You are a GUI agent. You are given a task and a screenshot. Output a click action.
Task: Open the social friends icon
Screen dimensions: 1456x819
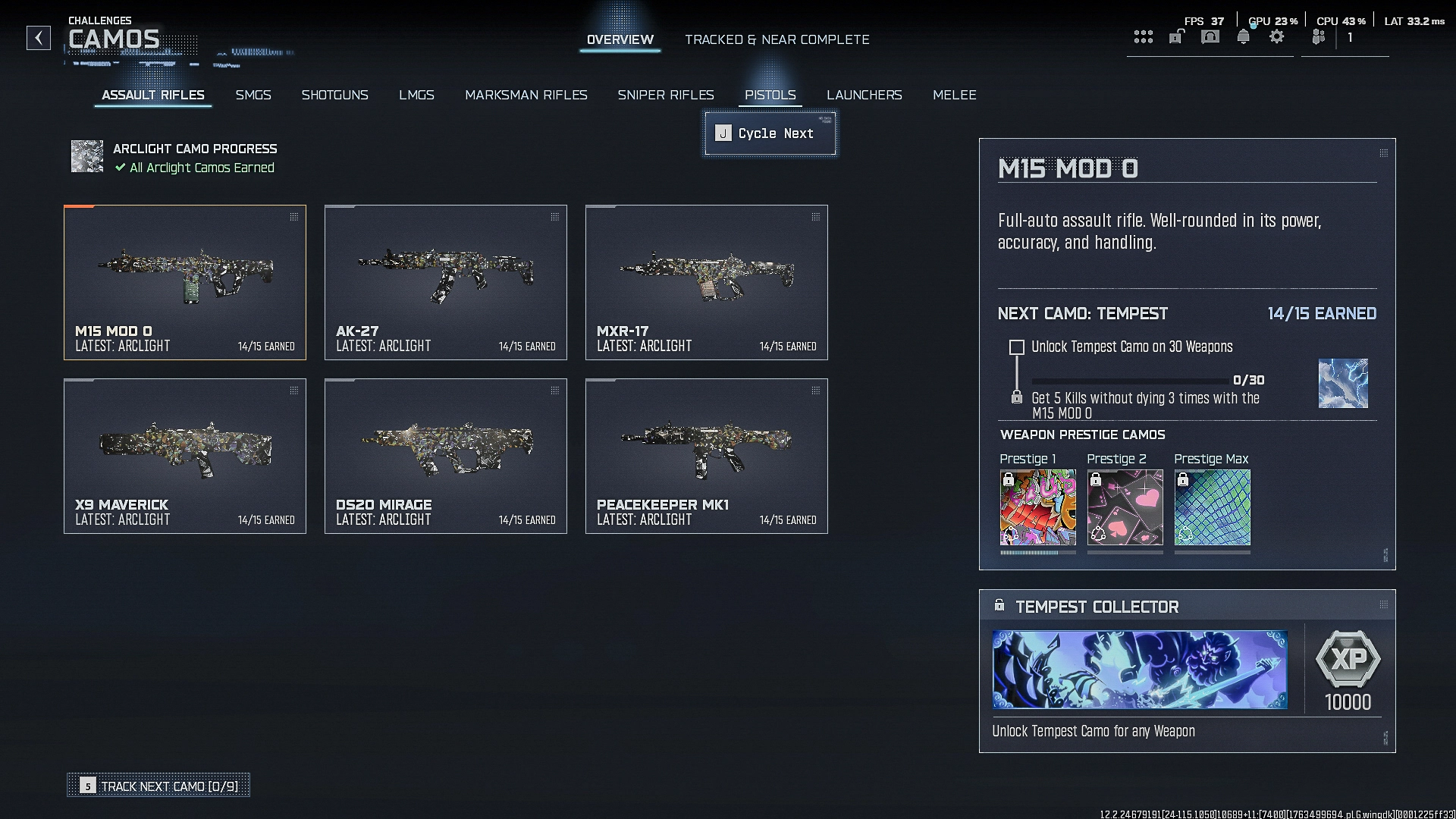pyautogui.click(x=1318, y=36)
